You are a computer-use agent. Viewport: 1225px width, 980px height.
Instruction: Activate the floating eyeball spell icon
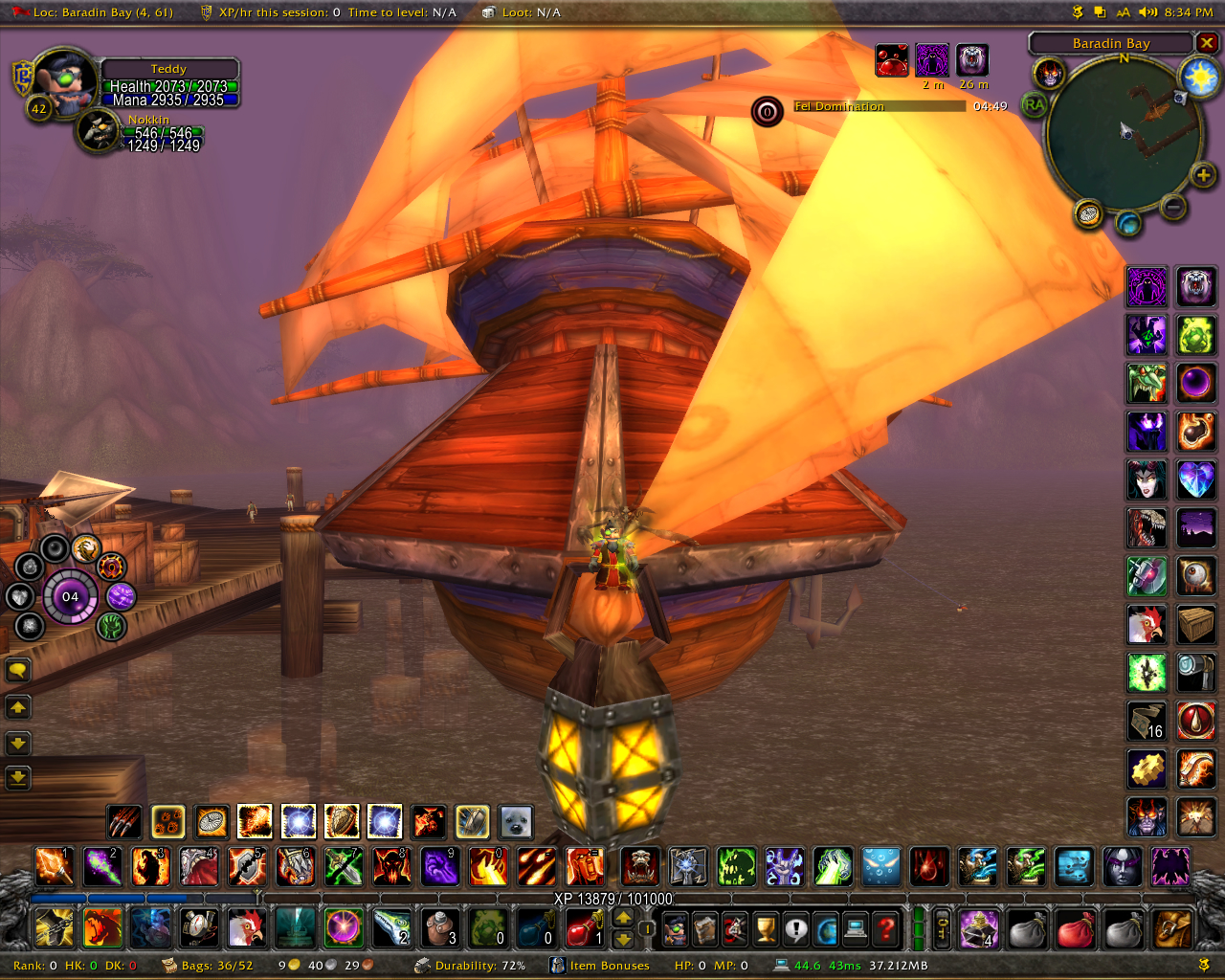[x=1195, y=576]
